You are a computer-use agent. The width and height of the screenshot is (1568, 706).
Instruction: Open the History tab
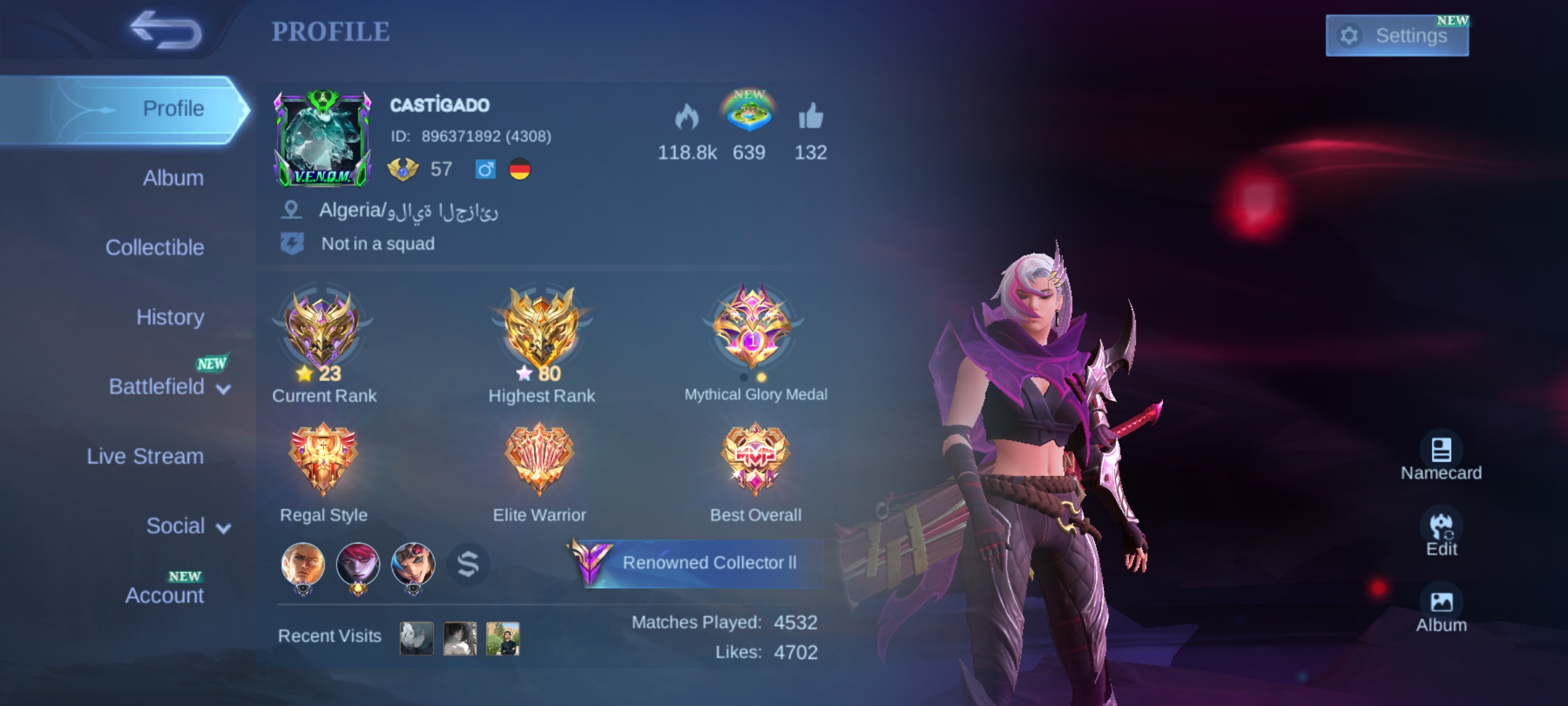point(171,317)
